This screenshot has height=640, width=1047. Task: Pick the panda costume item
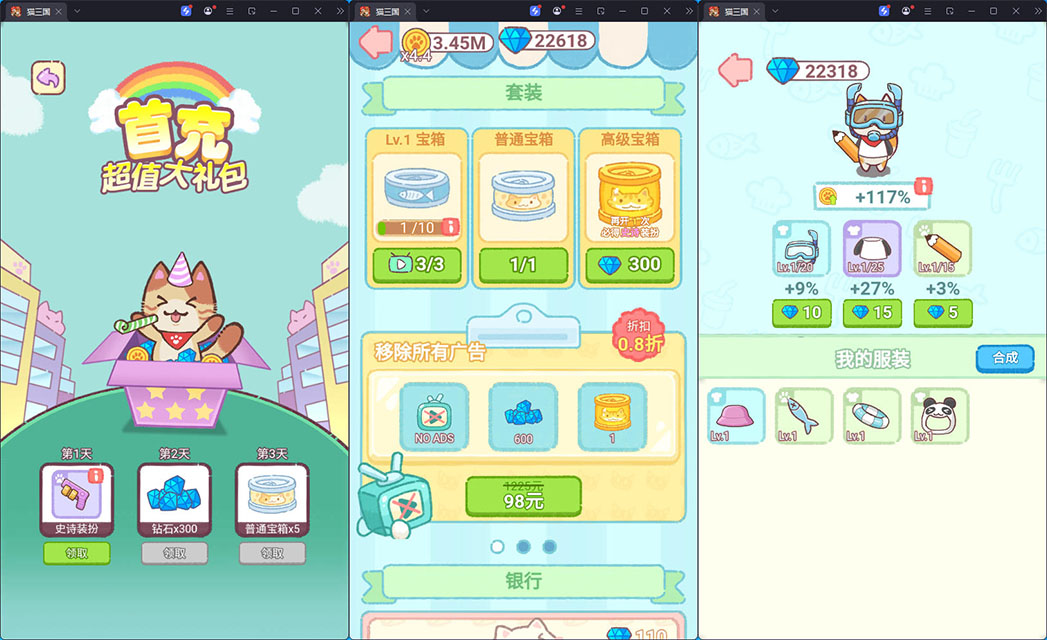940,416
